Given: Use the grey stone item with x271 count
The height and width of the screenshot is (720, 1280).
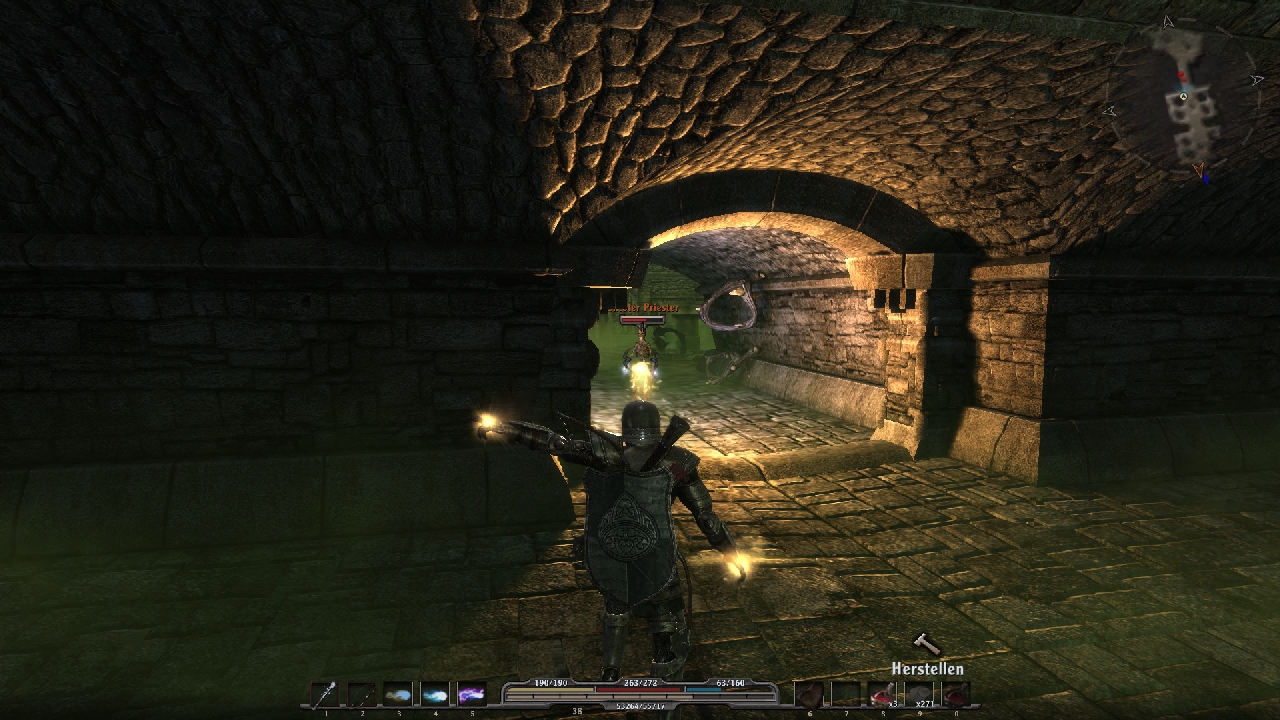Looking at the screenshot, I should click(x=919, y=694).
